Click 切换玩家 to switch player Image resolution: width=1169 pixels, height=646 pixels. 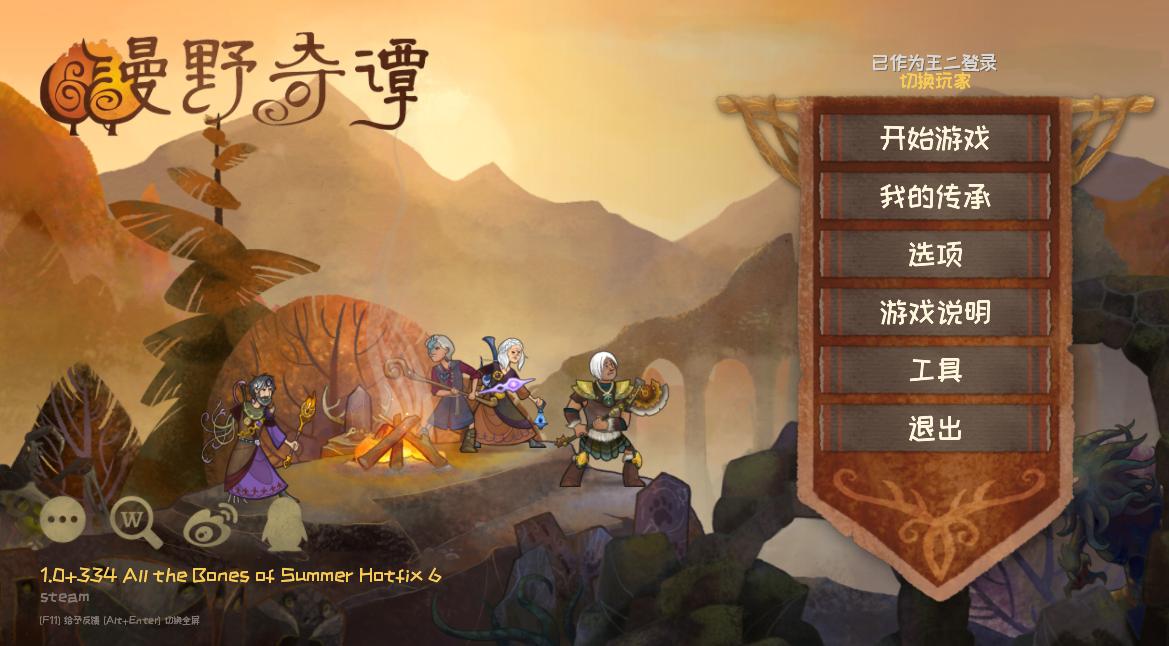934,81
